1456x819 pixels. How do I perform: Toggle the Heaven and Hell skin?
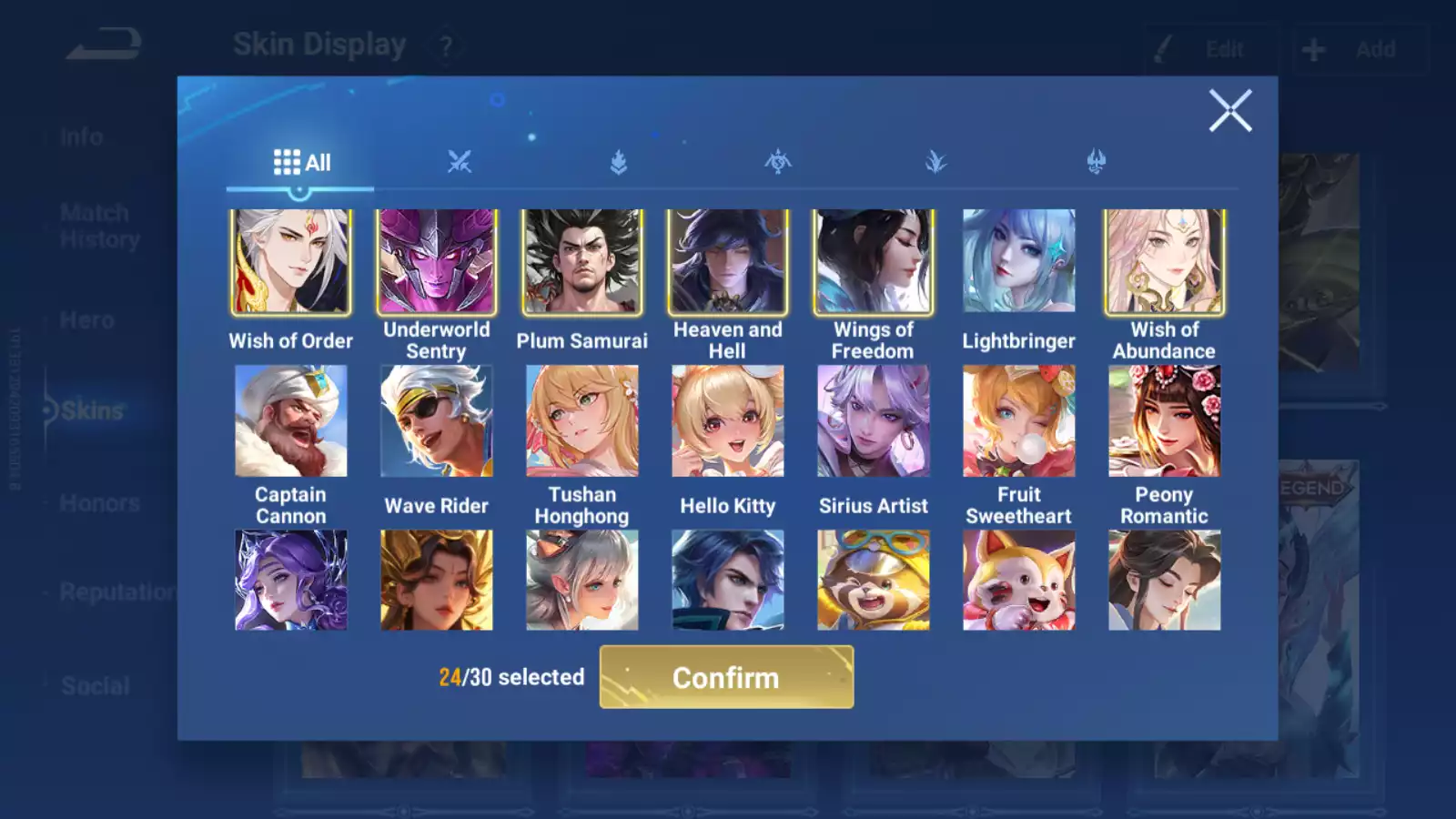[728, 262]
